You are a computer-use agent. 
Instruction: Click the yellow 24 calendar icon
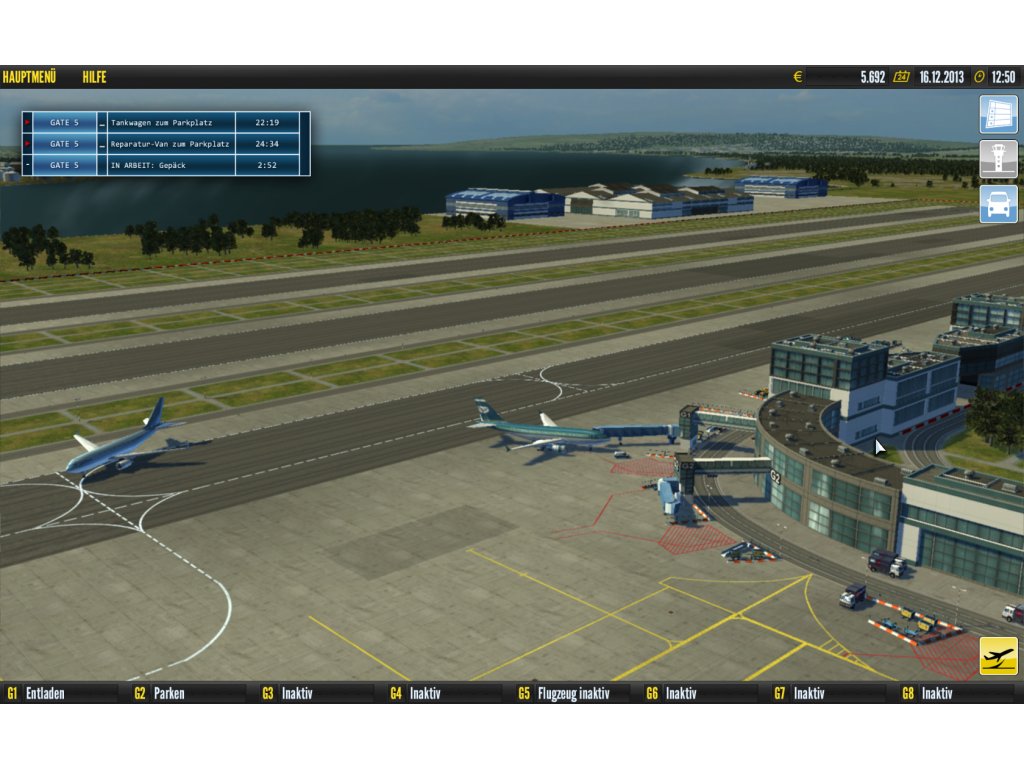click(x=901, y=77)
